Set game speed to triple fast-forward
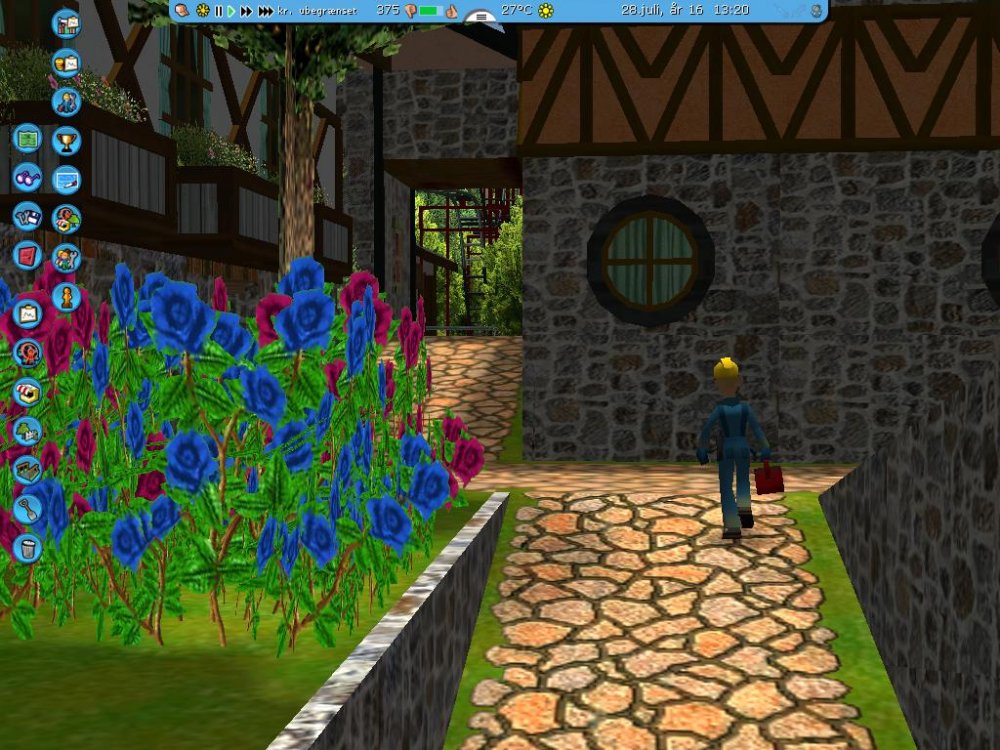 tap(265, 11)
